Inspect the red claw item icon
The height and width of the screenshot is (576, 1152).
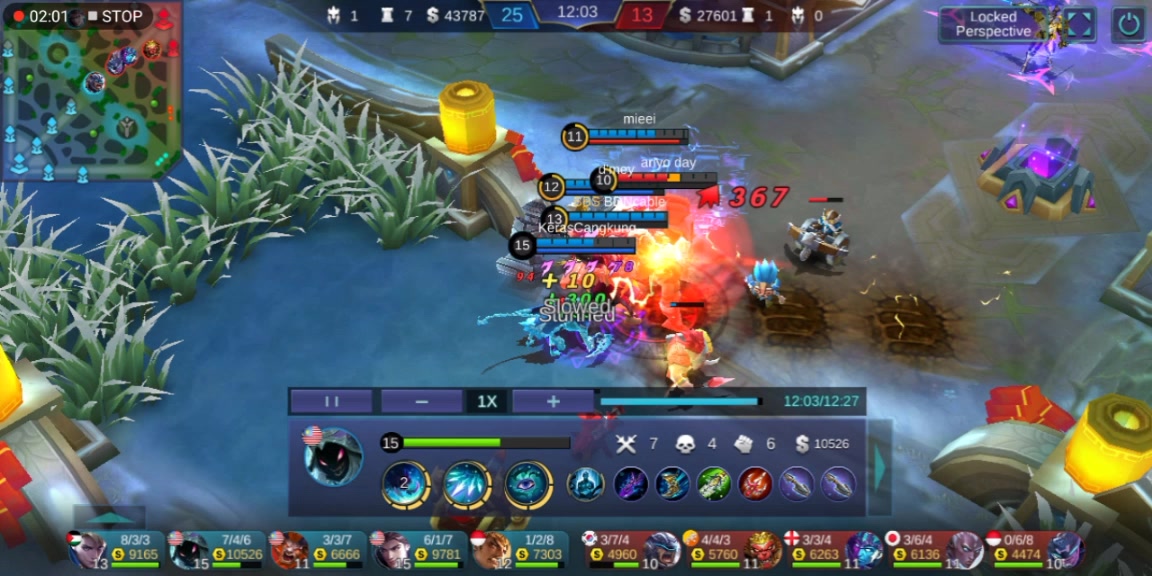(754, 484)
